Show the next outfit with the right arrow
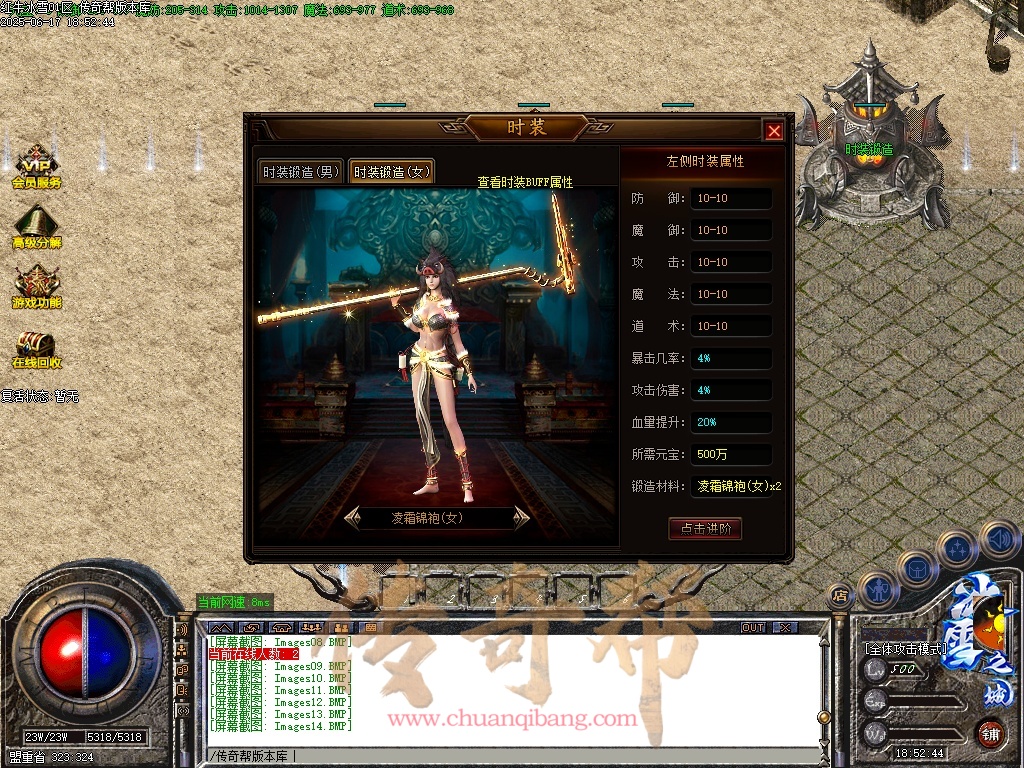Image resolution: width=1024 pixels, height=768 pixels. tap(520, 517)
